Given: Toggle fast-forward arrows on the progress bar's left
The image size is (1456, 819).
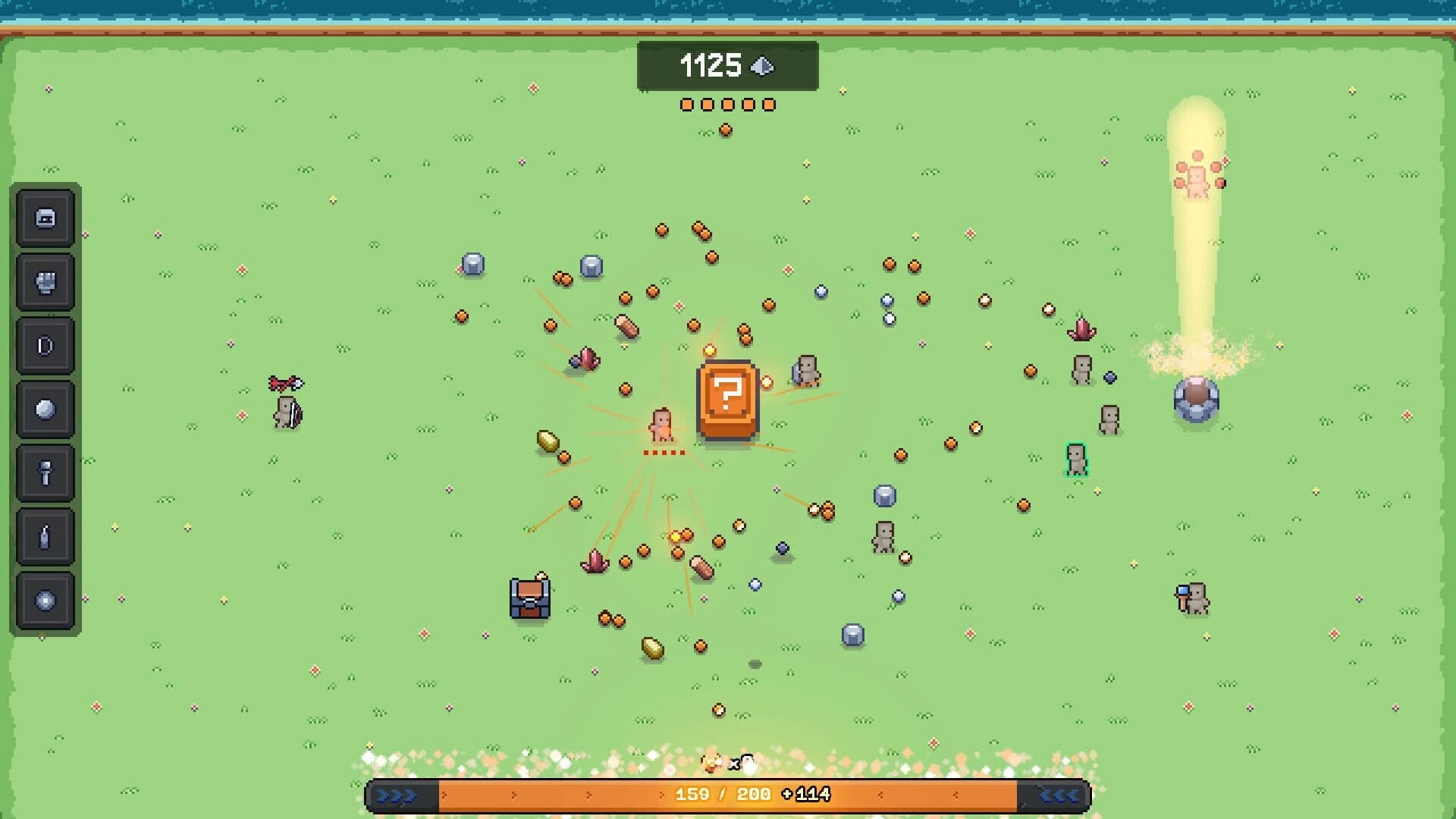Looking at the screenshot, I should pyautogui.click(x=397, y=797).
